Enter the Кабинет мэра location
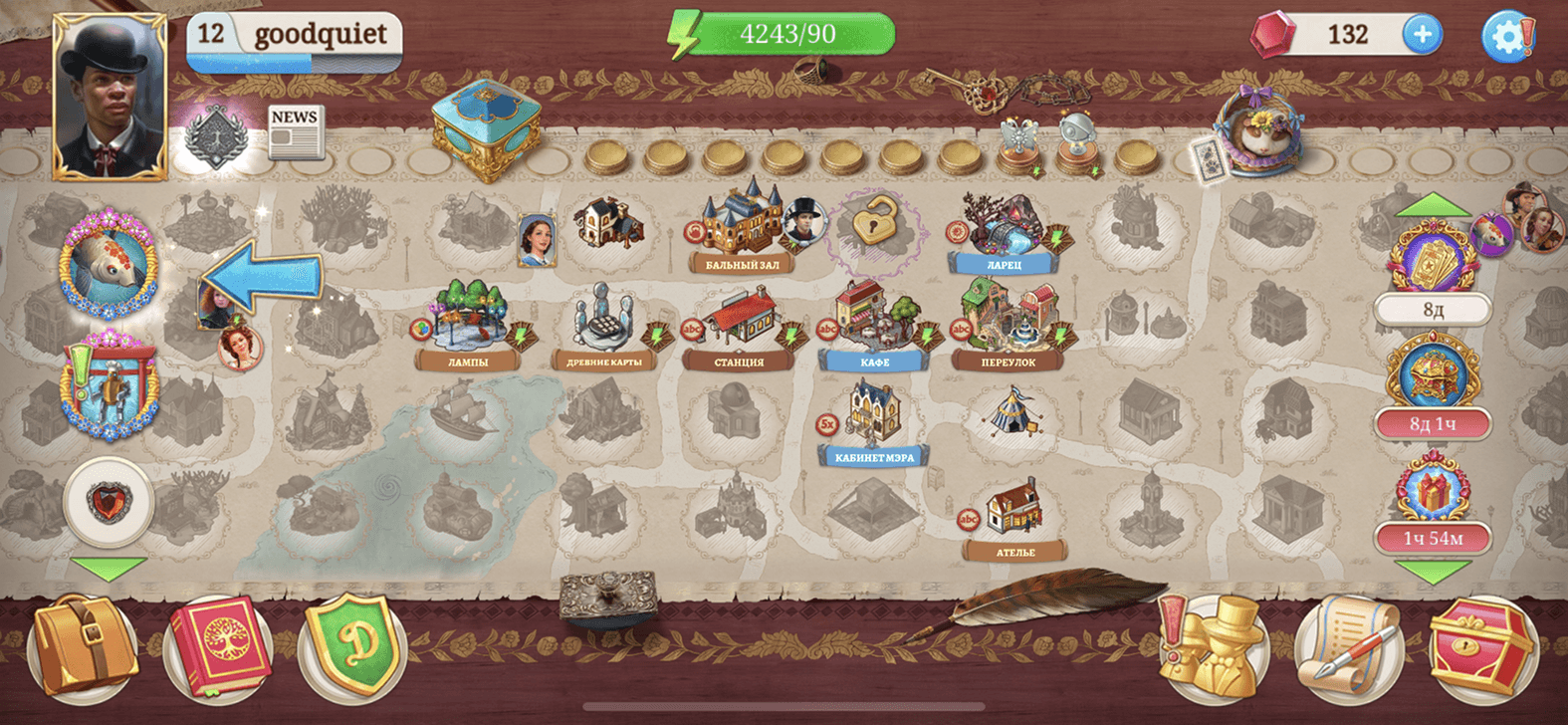This screenshot has height=725, width=1568. [x=873, y=418]
